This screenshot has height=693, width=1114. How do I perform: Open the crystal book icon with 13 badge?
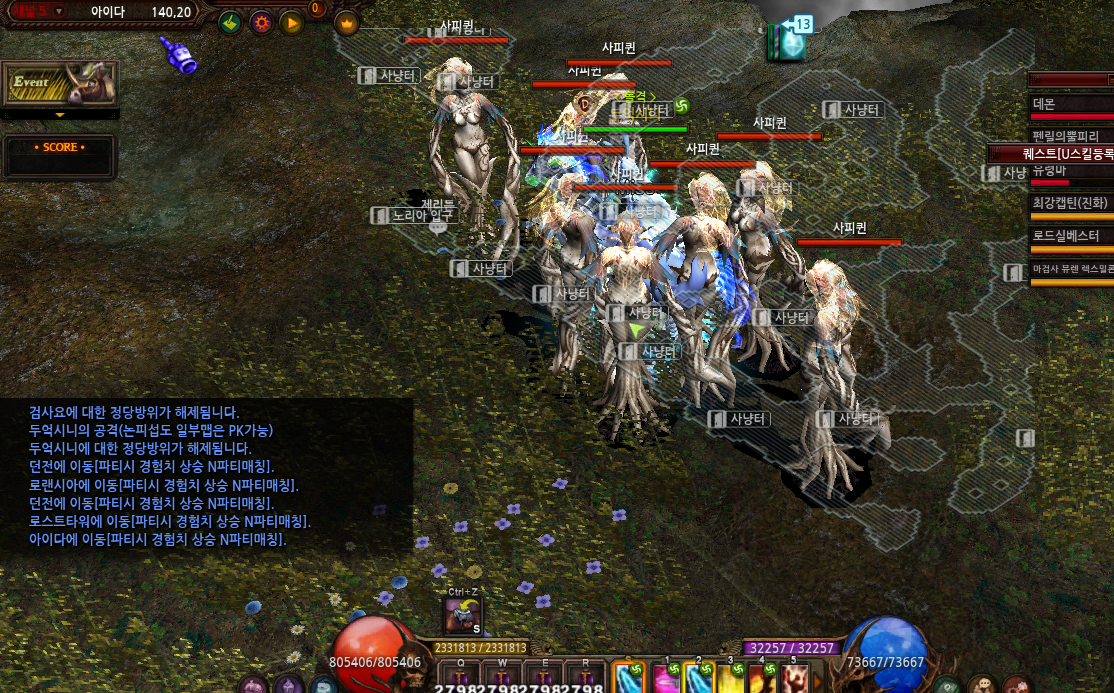787,42
